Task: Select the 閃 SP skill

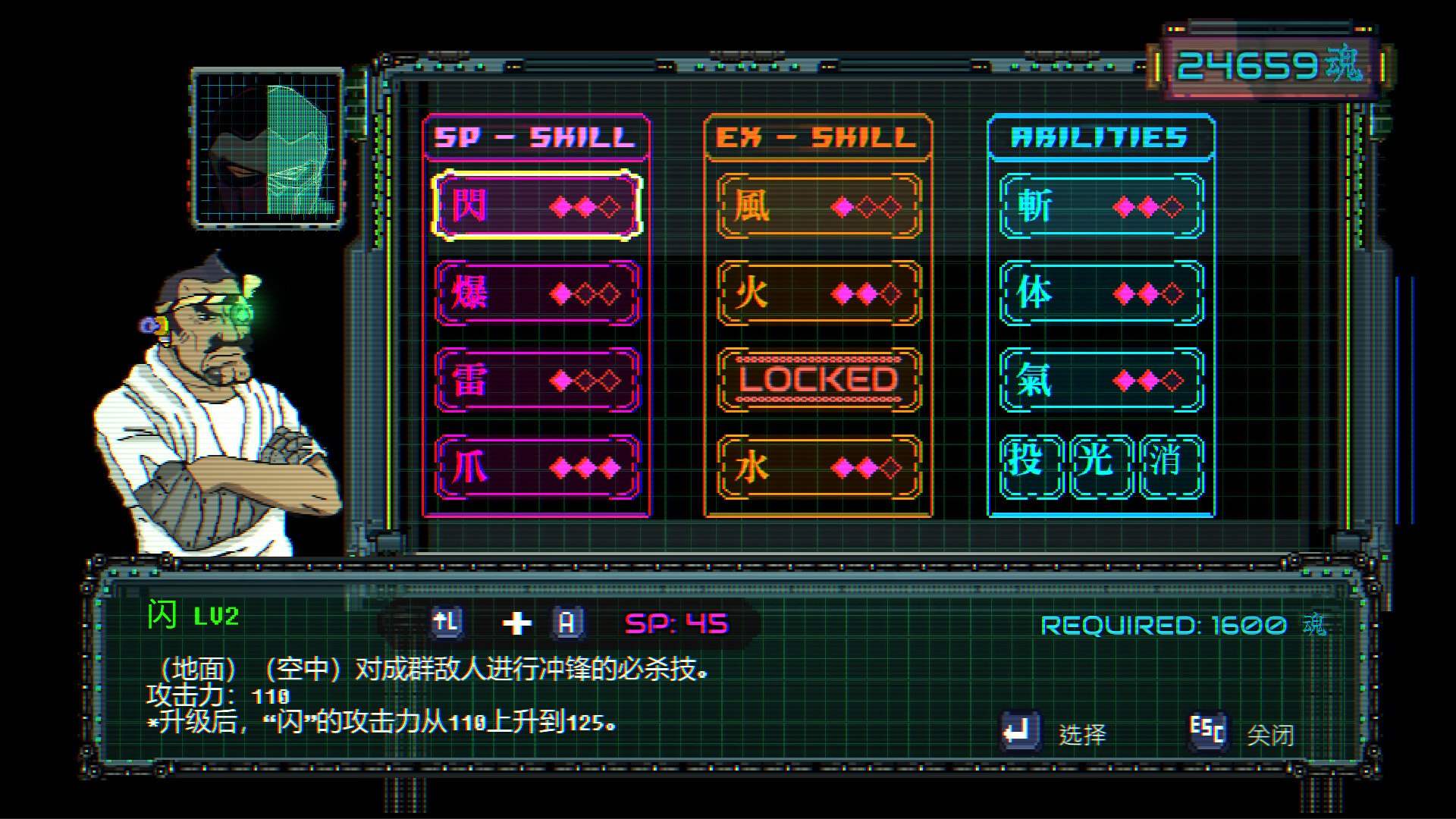Action: tap(535, 206)
